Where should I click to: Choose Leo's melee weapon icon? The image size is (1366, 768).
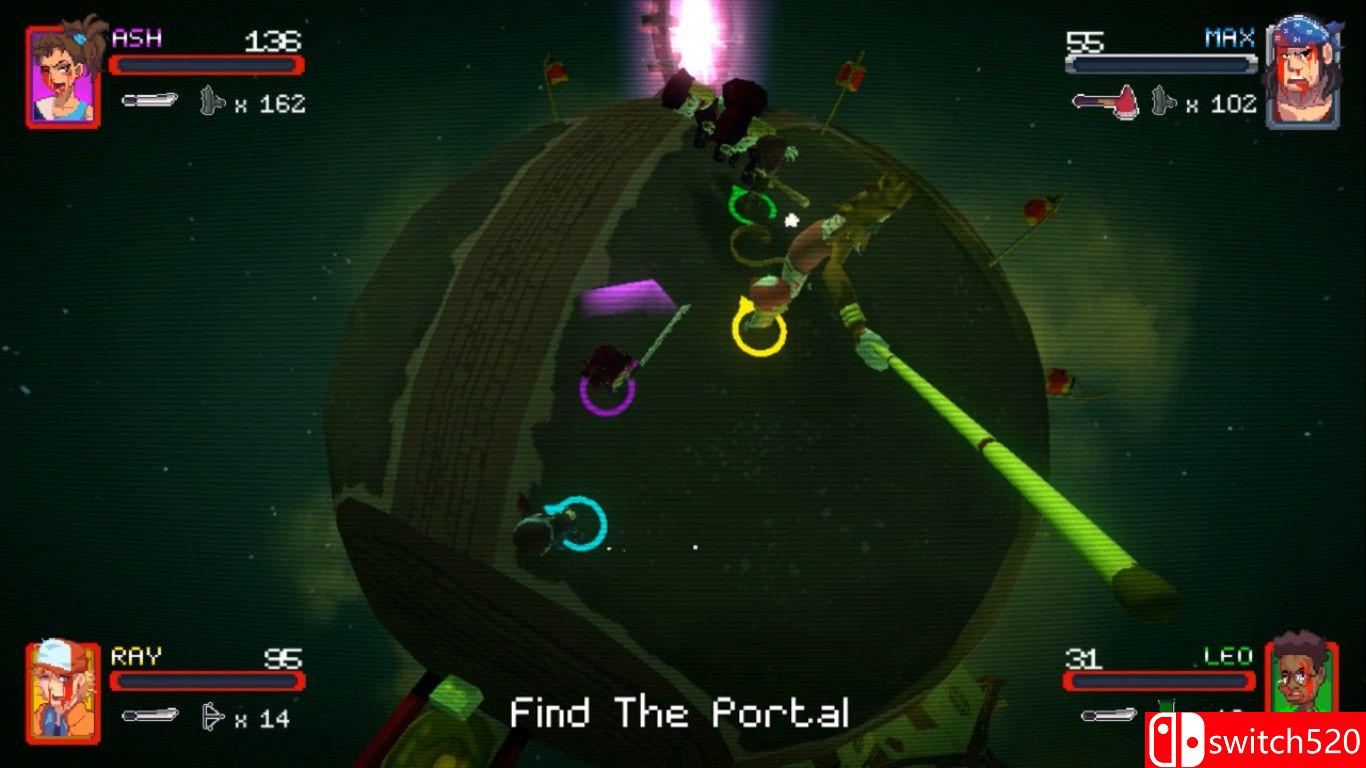[1108, 715]
